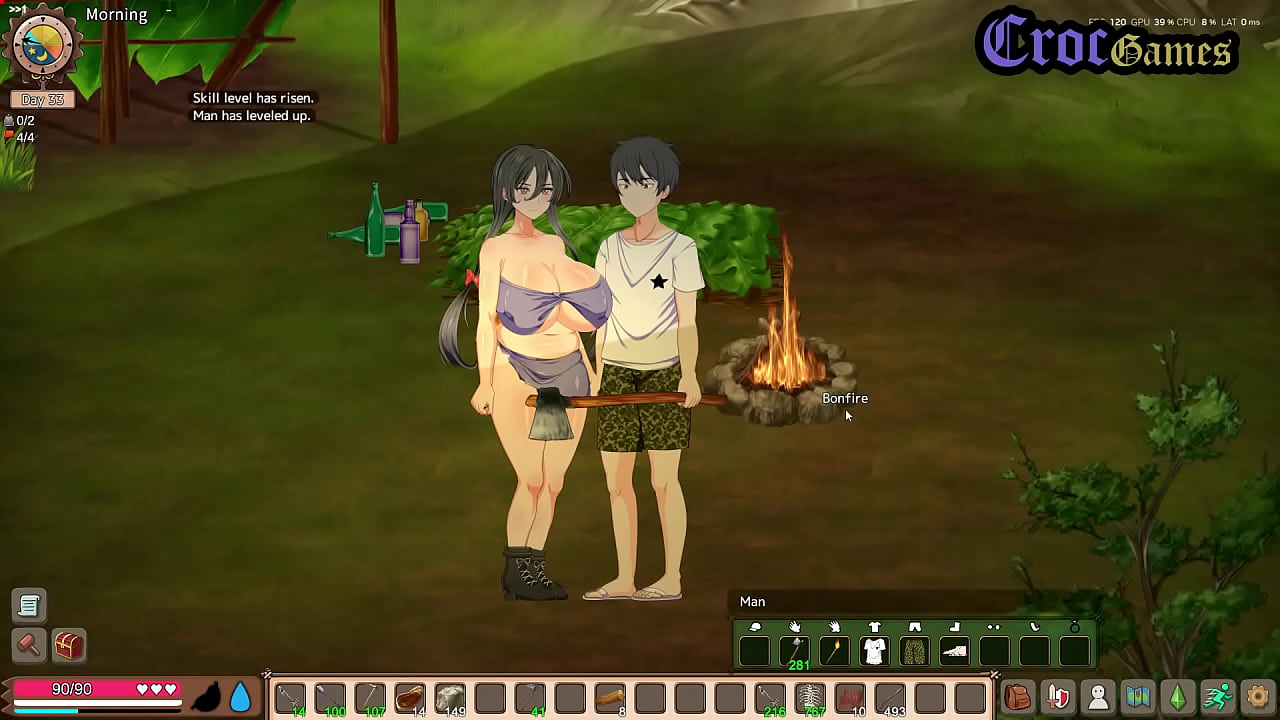The height and width of the screenshot is (720, 1280).
Task: Select the stone hotbar slot with 149
Action: (x=450, y=697)
